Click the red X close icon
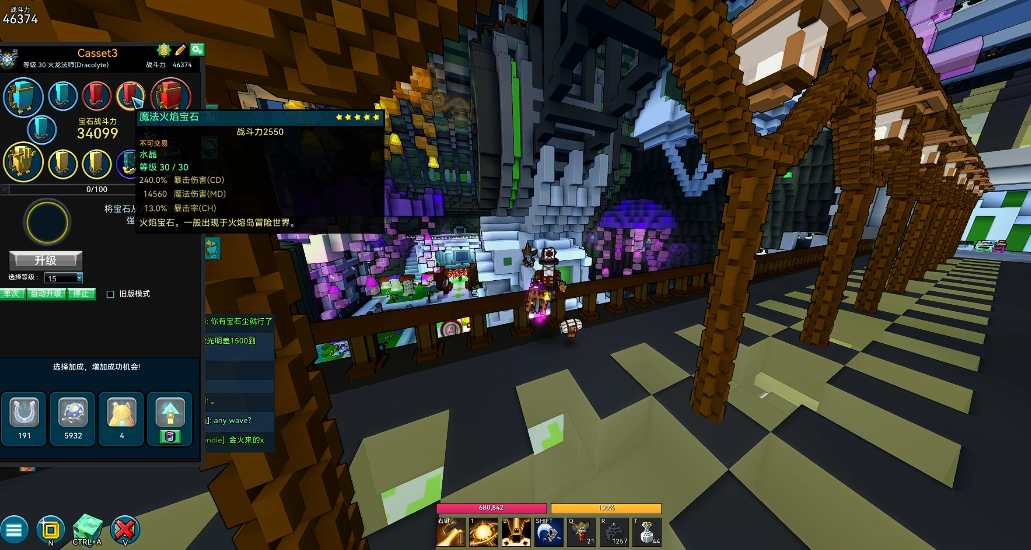The image size is (1031, 550). pos(125,529)
